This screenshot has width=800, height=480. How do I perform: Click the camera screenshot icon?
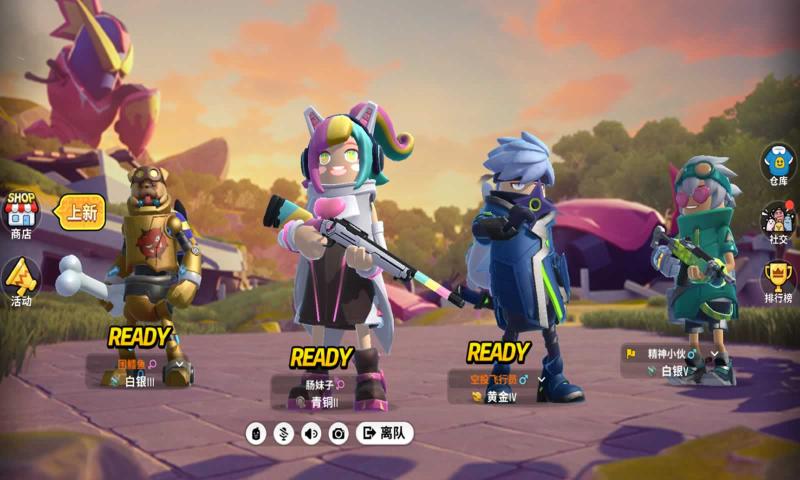tap(339, 433)
